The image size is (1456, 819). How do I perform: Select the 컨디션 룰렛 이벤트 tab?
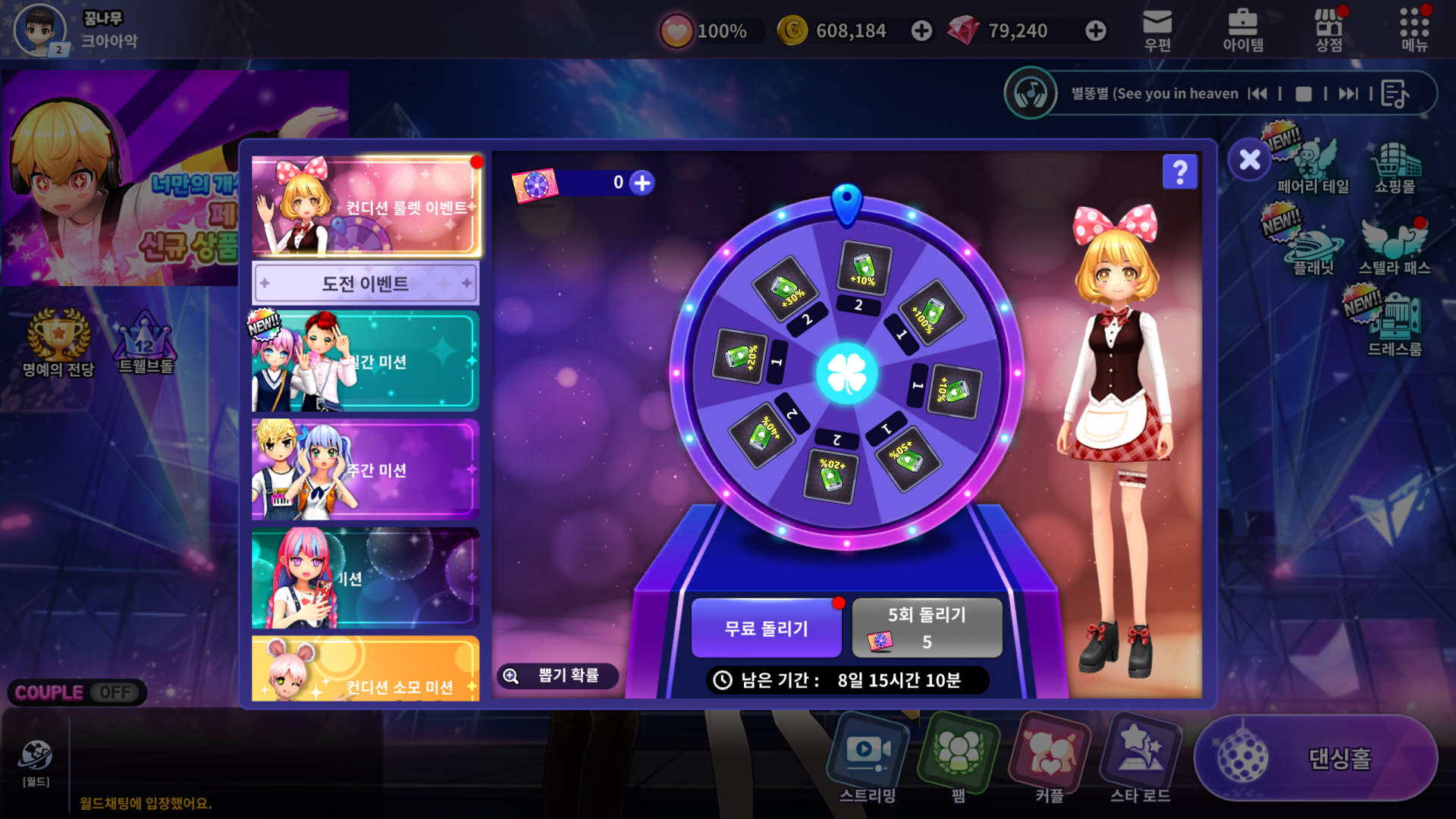coord(366,206)
